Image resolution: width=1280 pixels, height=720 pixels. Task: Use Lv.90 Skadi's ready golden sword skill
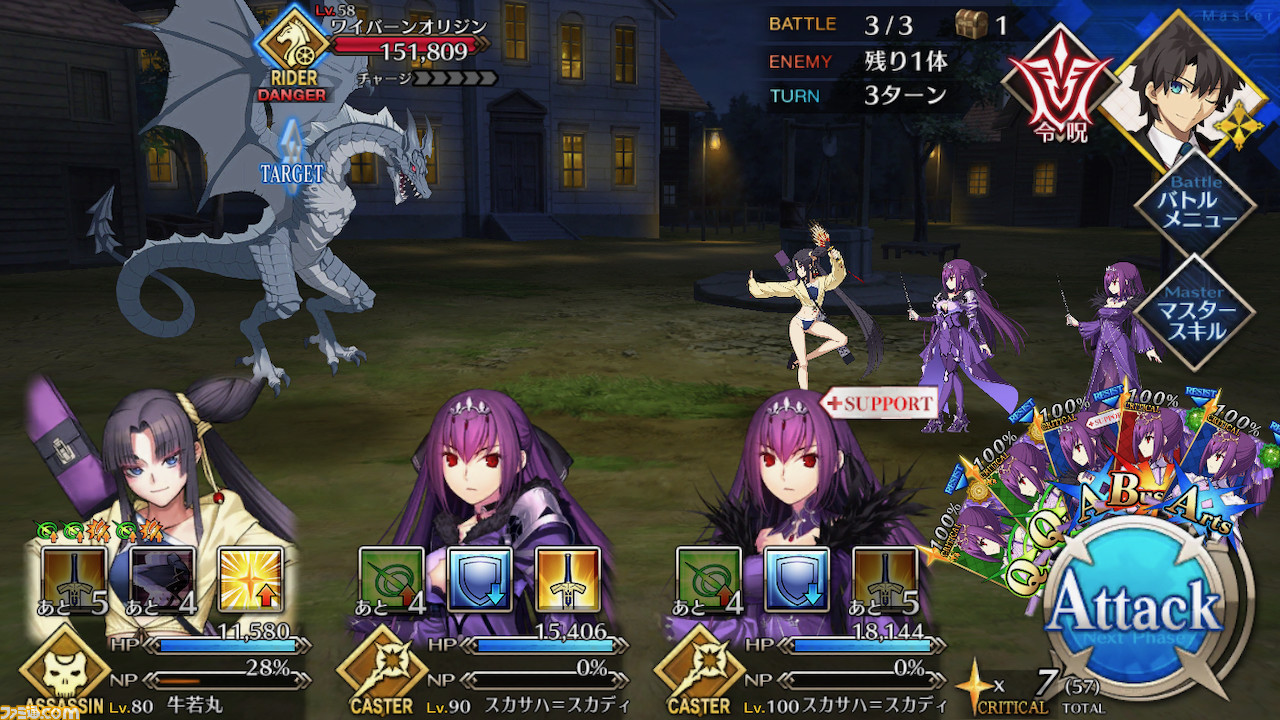click(x=568, y=580)
